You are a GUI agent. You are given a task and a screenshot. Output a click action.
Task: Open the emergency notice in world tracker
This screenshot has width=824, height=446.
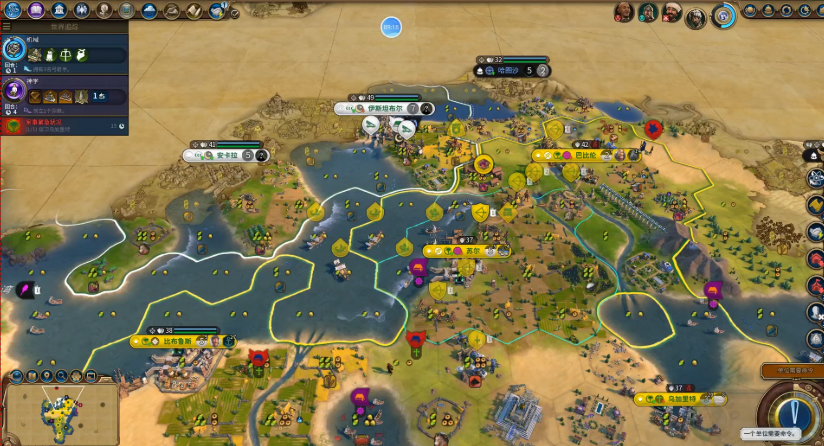[x=64, y=126]
